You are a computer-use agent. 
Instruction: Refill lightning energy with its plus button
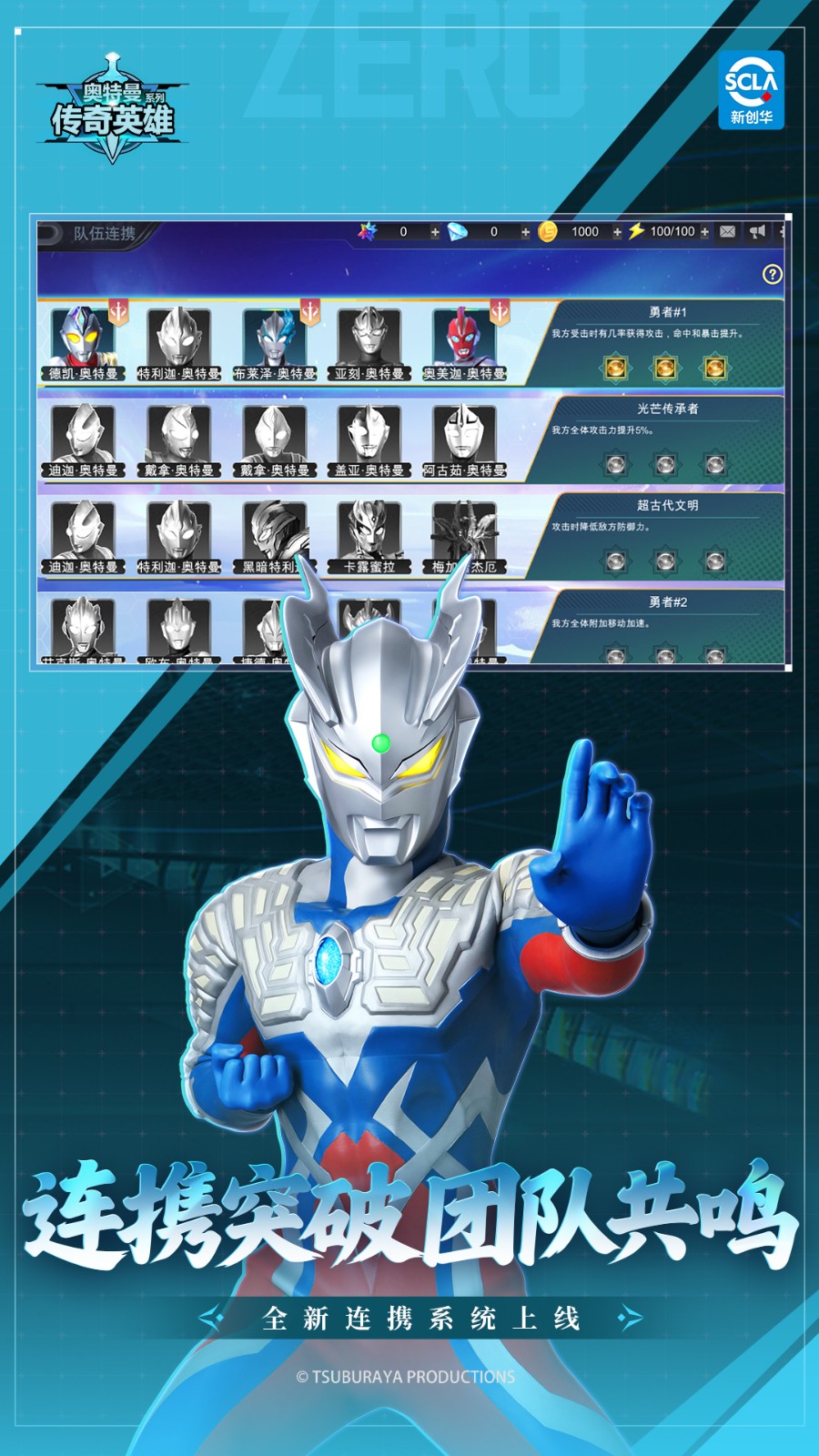tap(704, 232)
